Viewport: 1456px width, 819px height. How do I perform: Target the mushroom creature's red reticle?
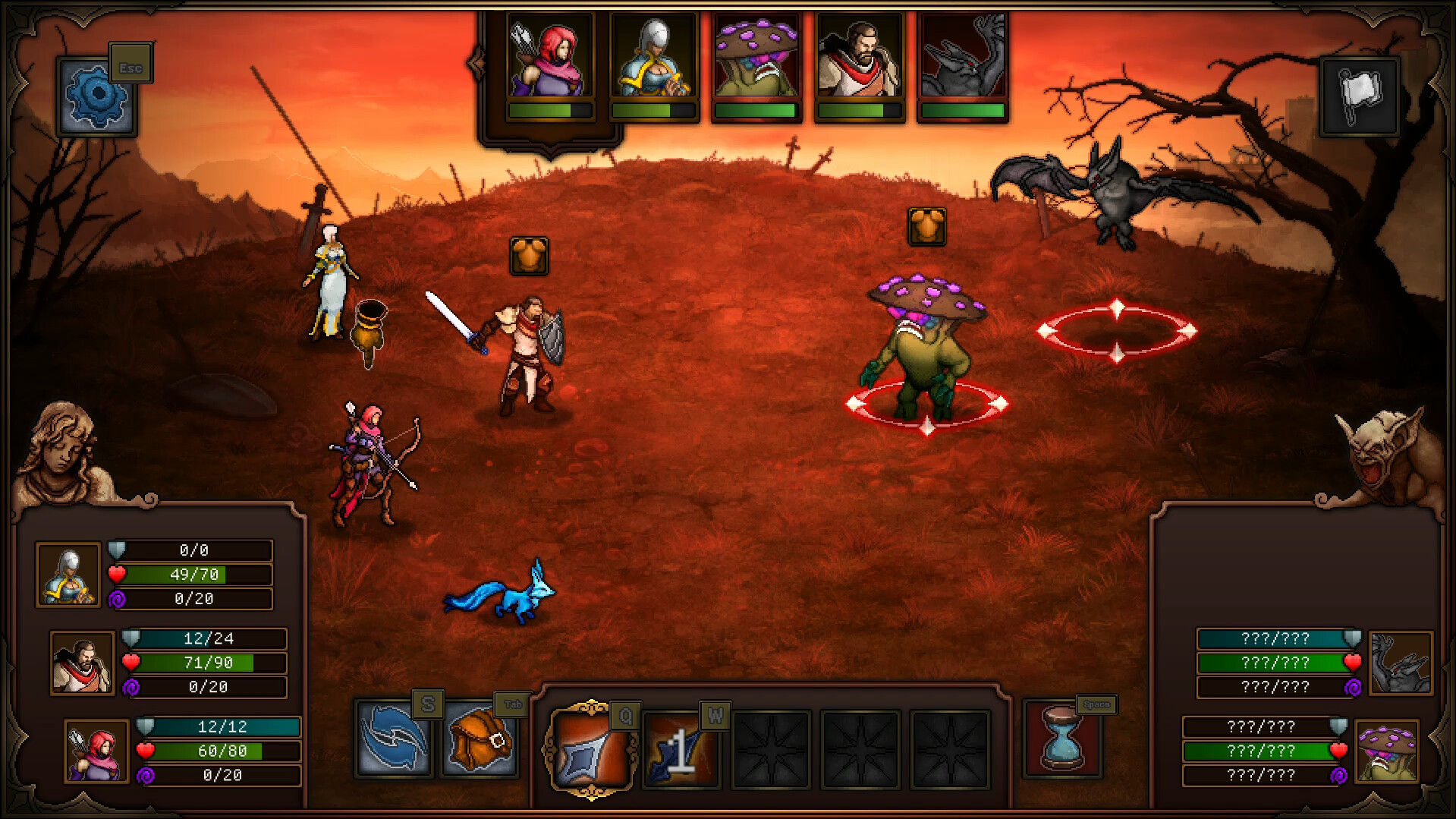tap(926, 406)
